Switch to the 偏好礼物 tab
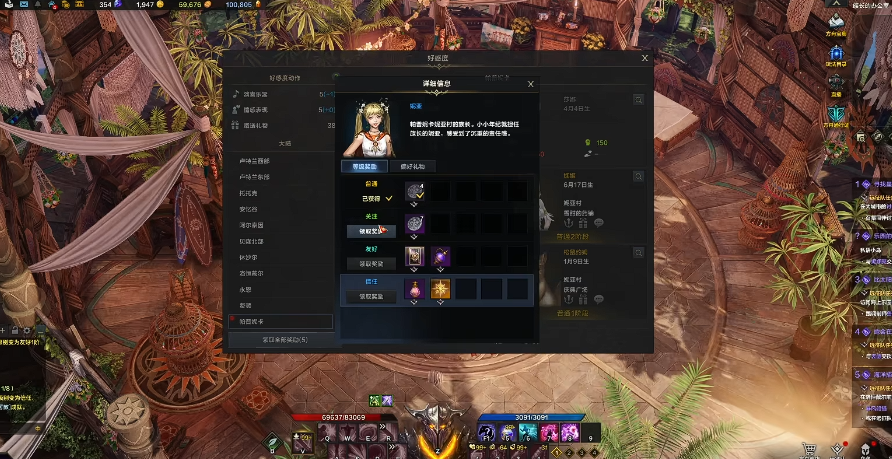 click(412, 167)
